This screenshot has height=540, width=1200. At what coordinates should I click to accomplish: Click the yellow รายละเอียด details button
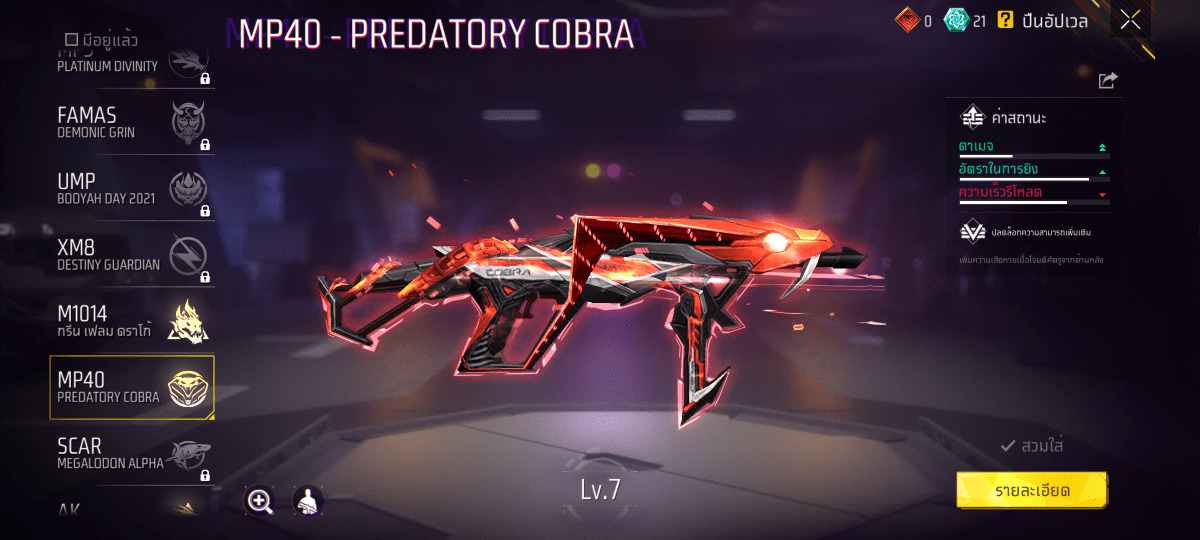[x=1031, y=490]
